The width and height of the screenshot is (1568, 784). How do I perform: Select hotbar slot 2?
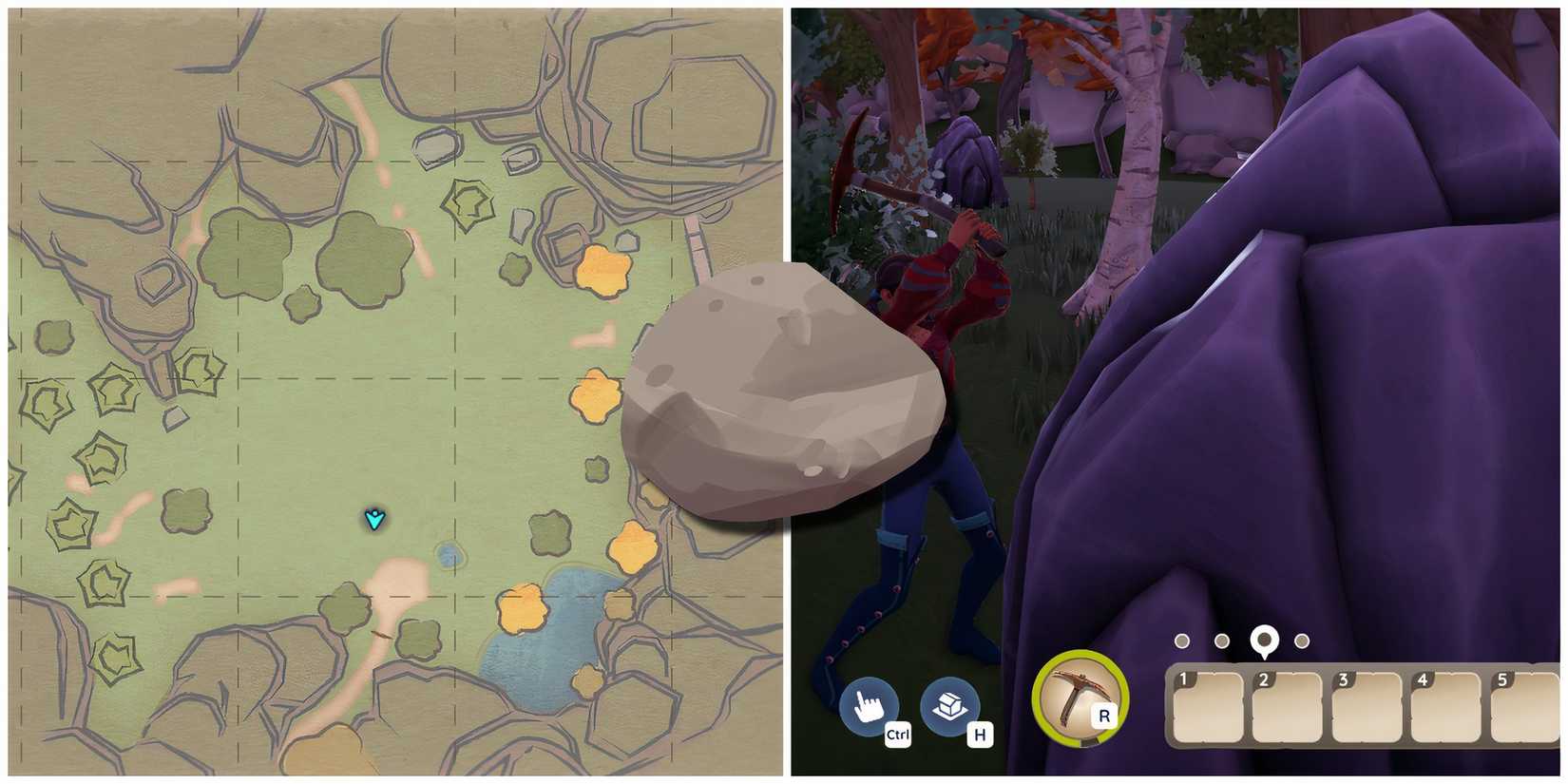(1290, 708)
